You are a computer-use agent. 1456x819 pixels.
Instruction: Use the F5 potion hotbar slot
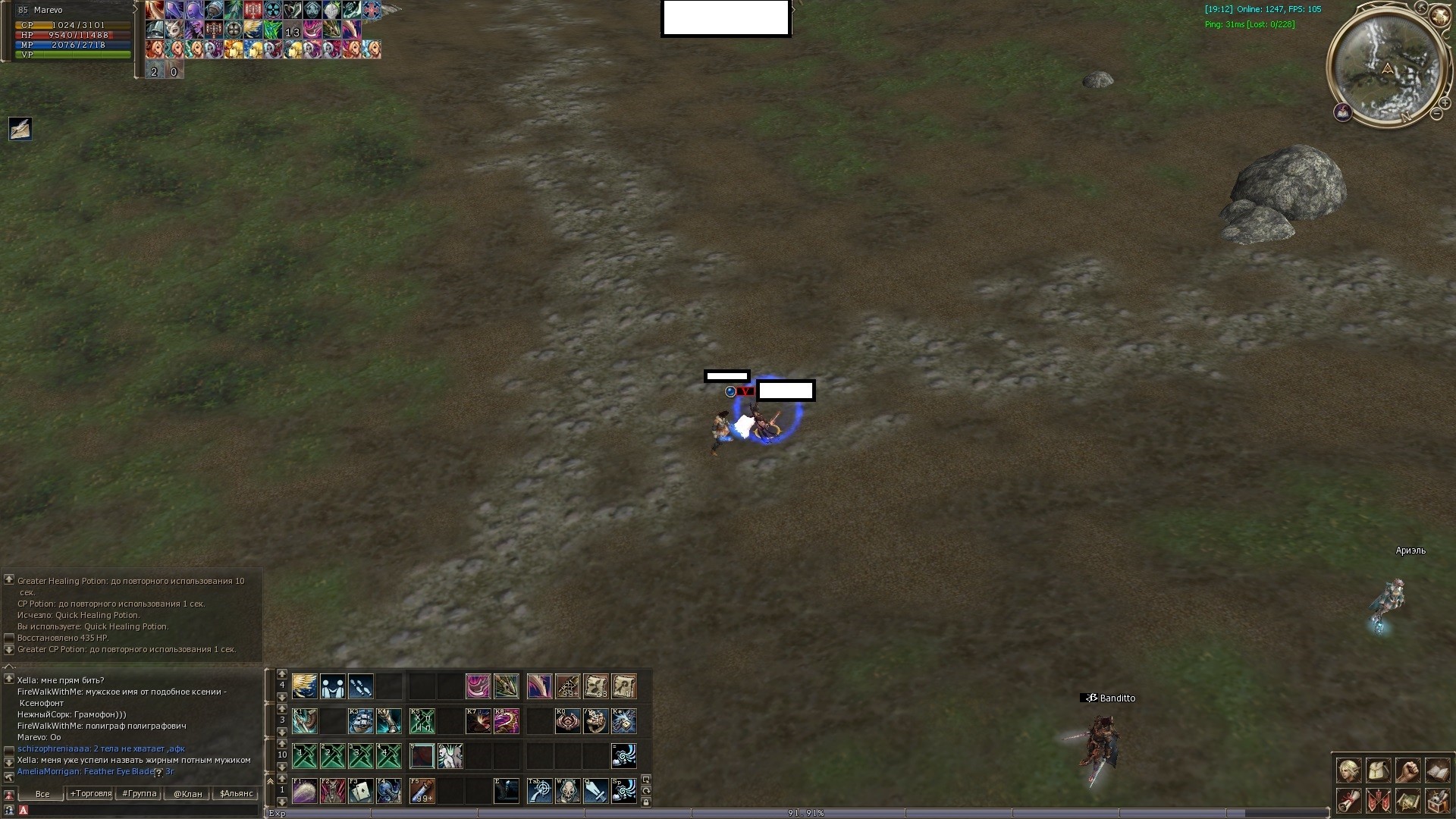(x=422, y=791)
